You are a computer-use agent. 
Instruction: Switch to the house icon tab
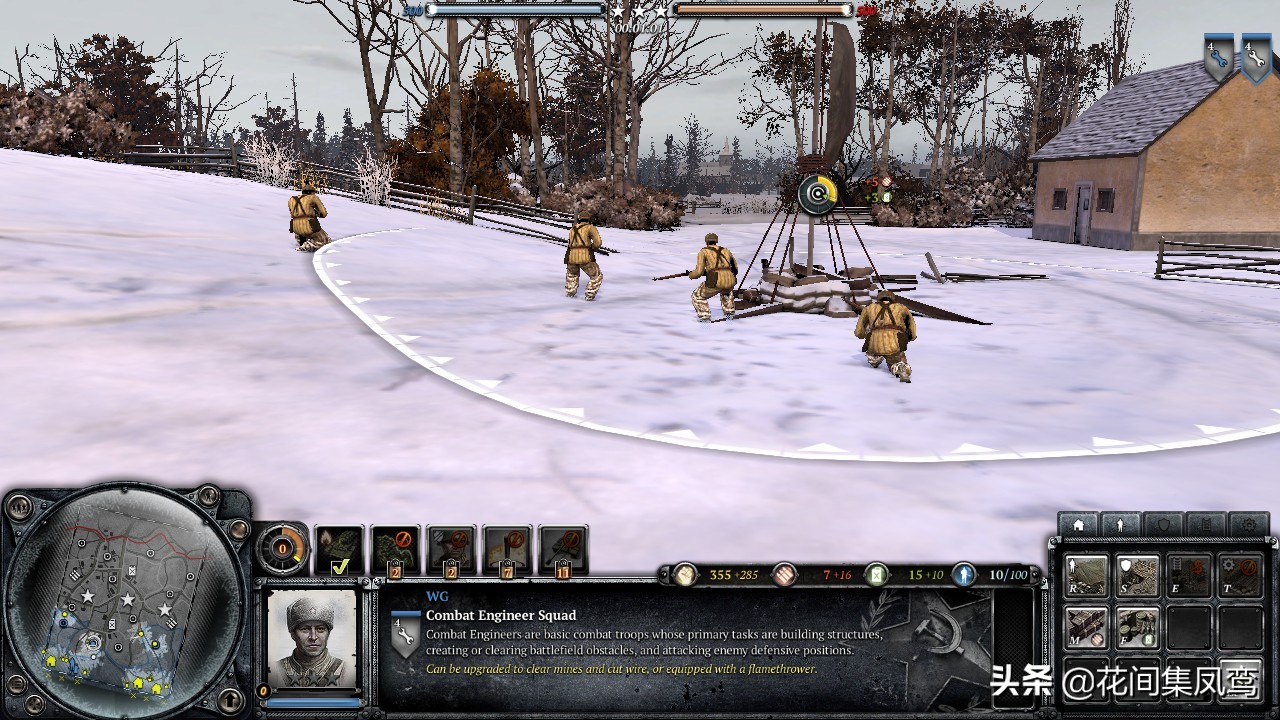click(x=1077, y=524)
